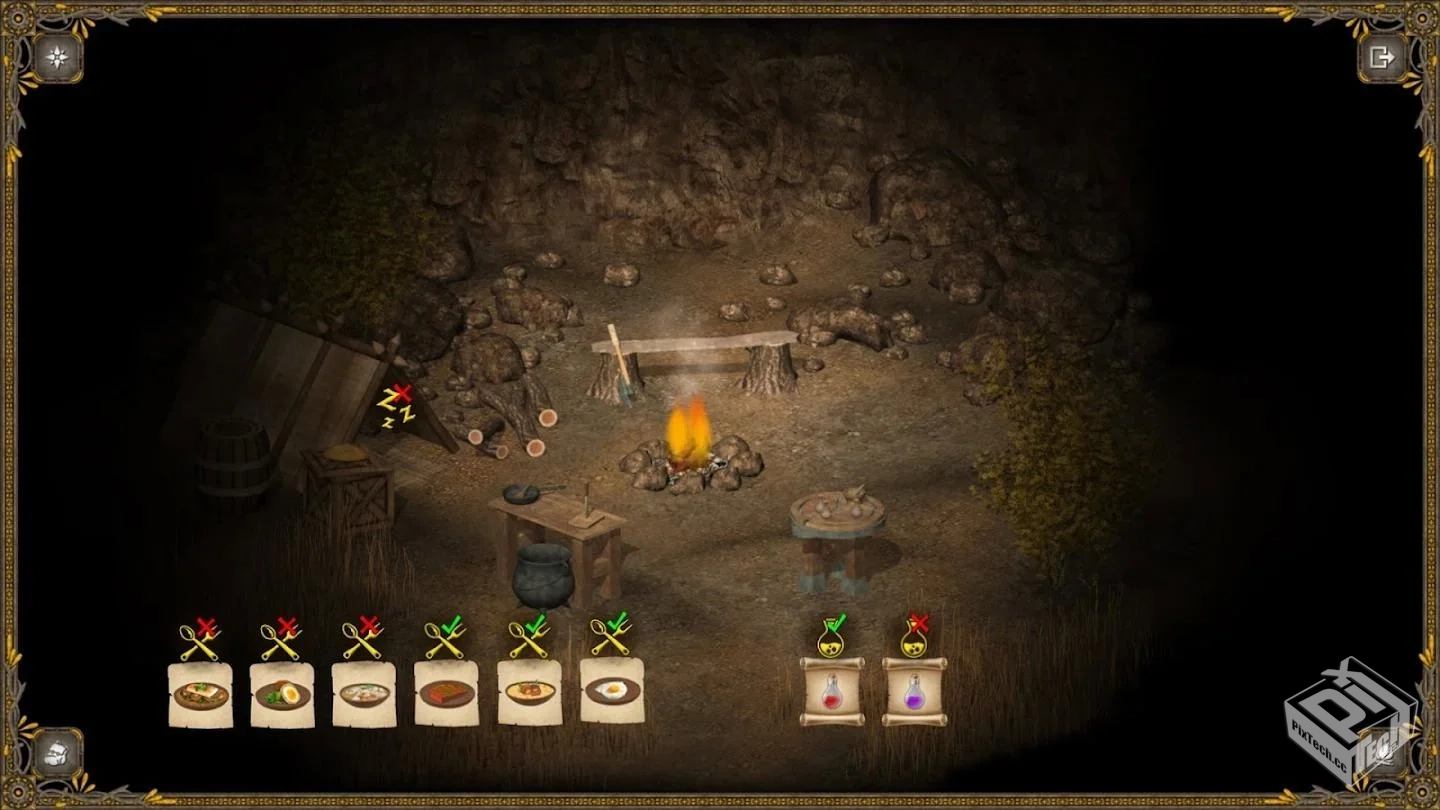Select the pale stew bowl recipe

click(364, 694)
